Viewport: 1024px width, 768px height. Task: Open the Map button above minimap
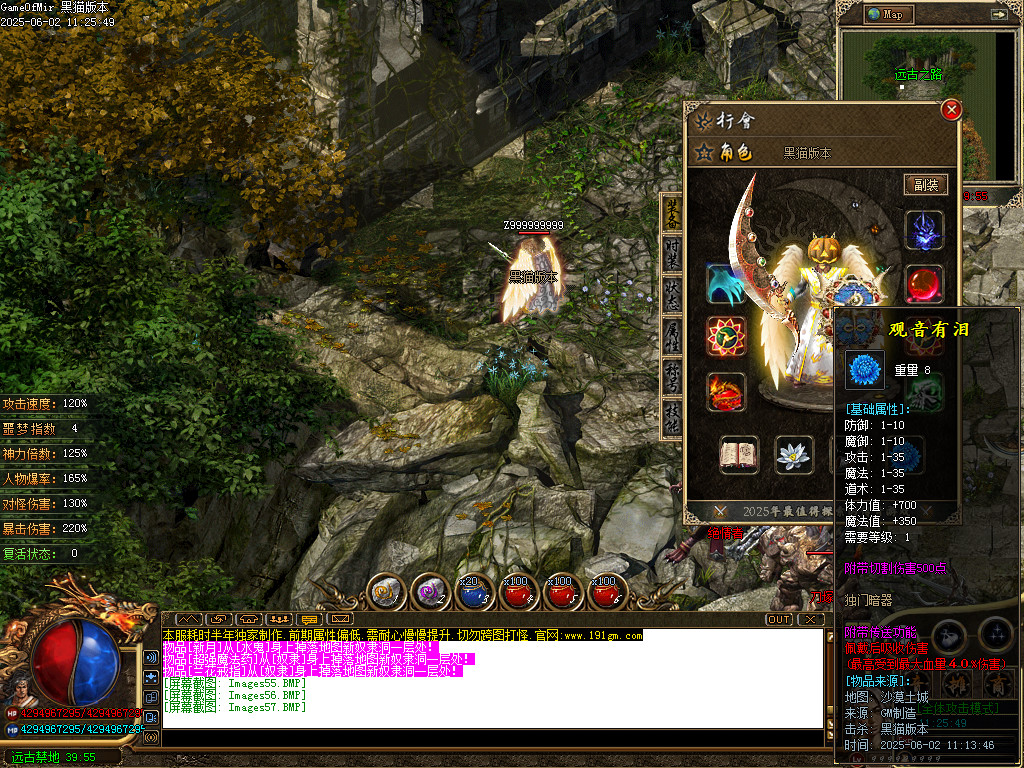tap(886, 14)
